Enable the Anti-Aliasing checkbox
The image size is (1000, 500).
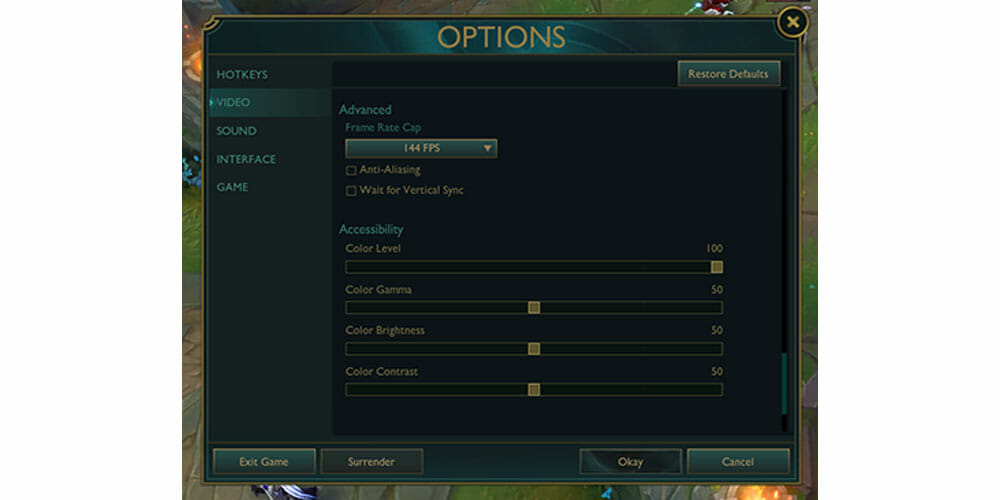351,170
